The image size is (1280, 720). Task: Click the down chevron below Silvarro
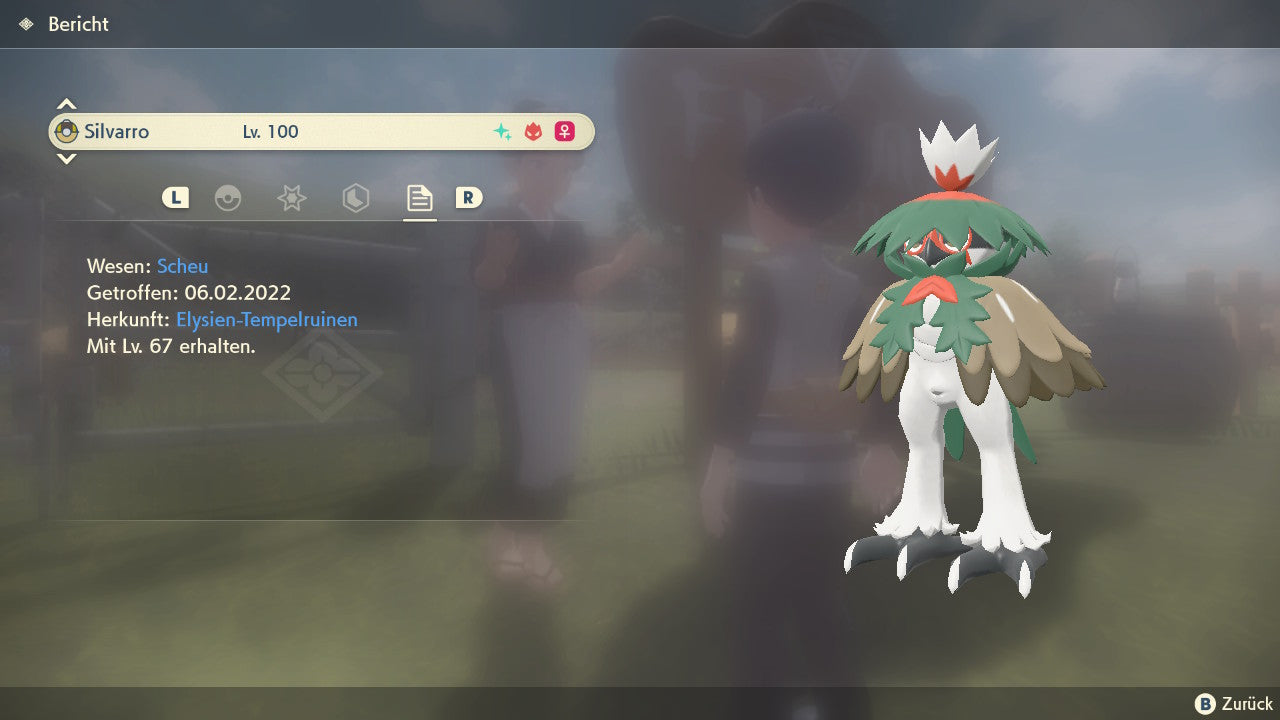tap(66, 158)
